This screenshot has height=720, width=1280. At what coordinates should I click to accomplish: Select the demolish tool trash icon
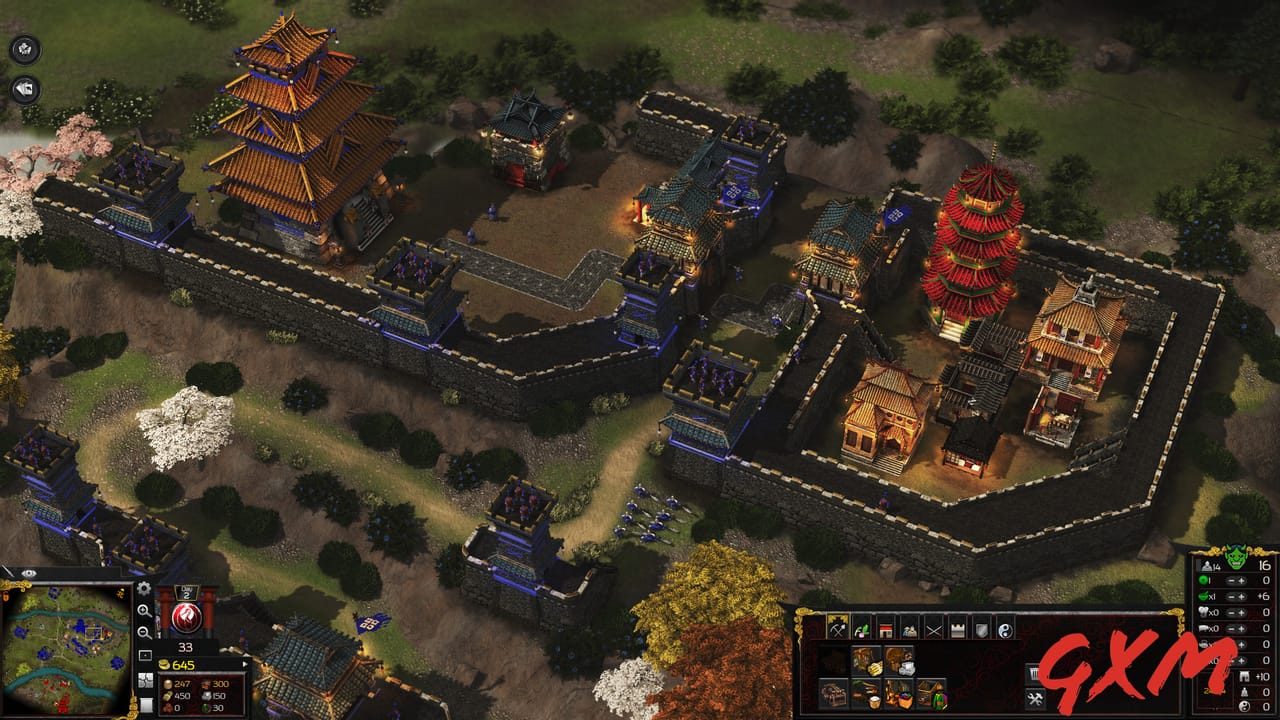(x=1033, y=671)
